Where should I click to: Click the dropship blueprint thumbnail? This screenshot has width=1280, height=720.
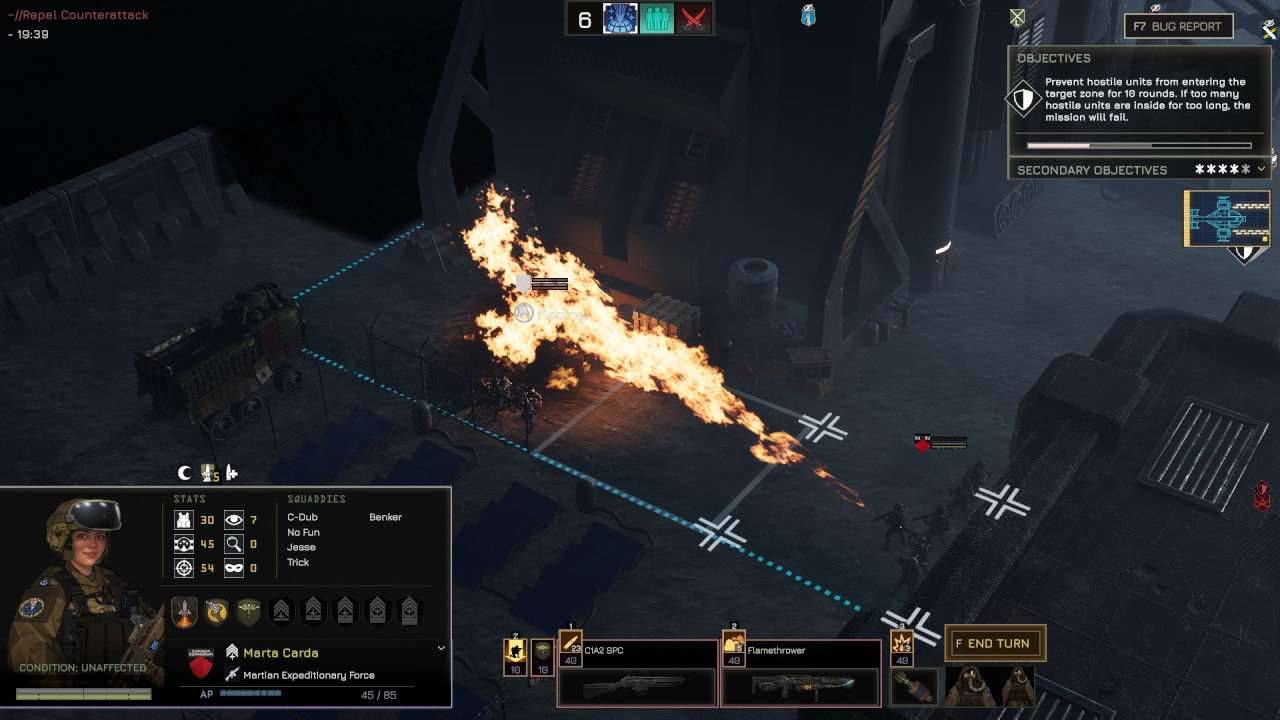click(1227, 217)
